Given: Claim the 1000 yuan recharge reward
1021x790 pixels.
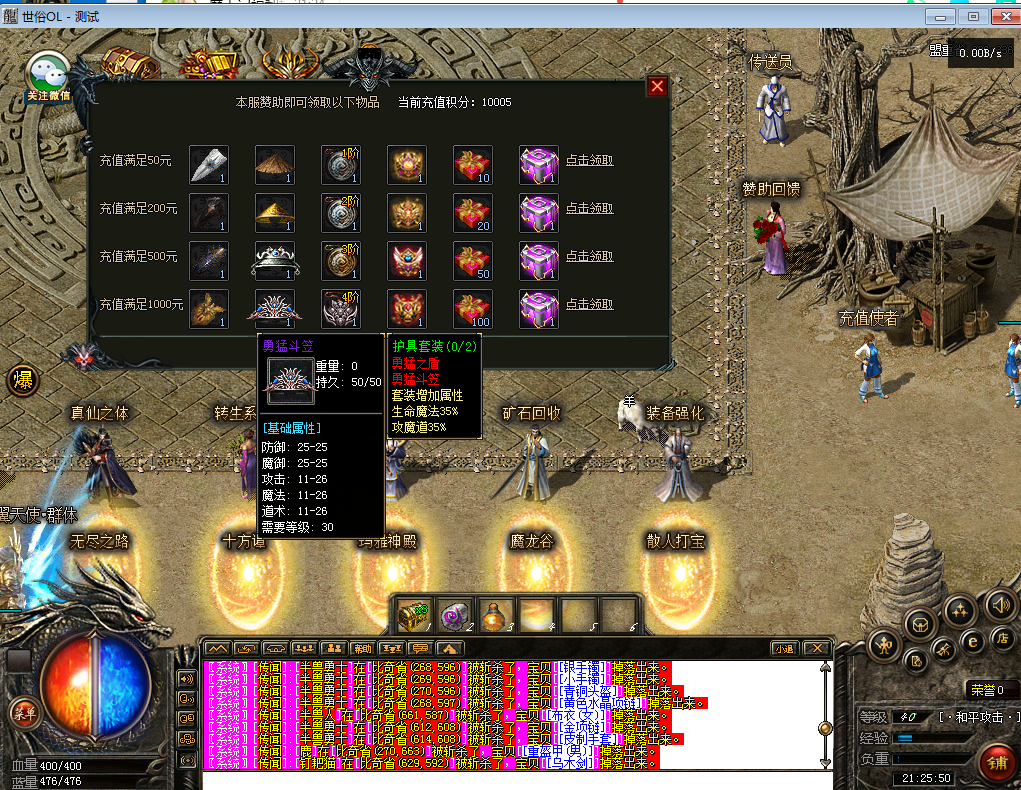Looking at the screenshot, I should tap(589, 304).
